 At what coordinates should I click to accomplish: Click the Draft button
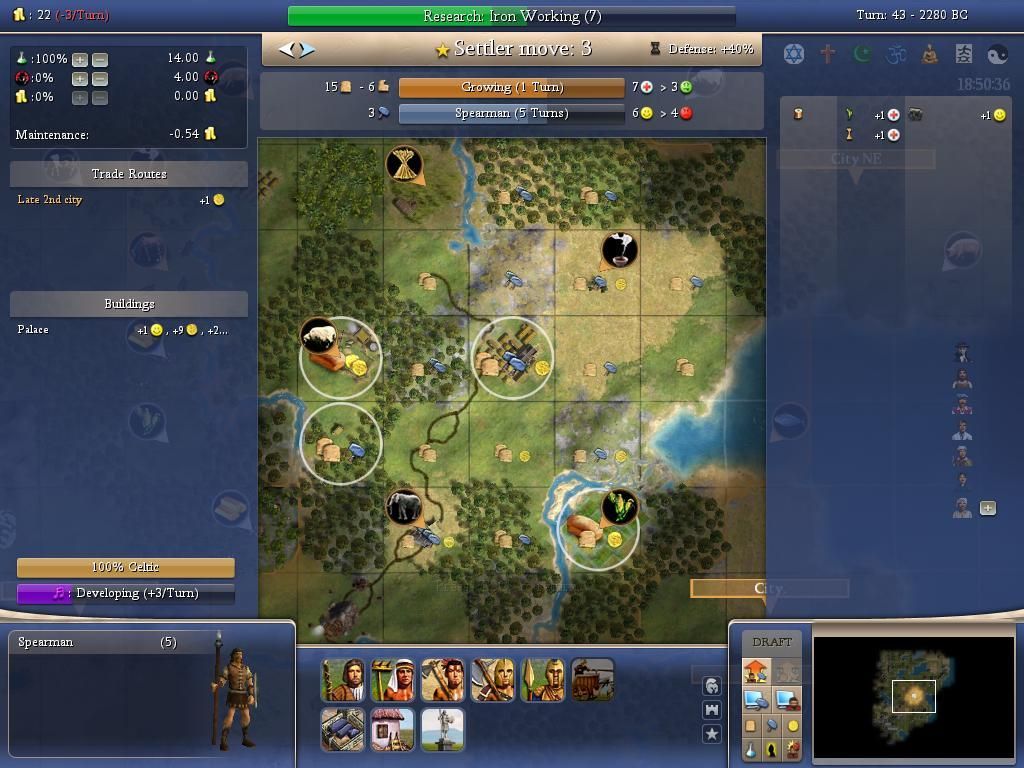coord(771,642)
